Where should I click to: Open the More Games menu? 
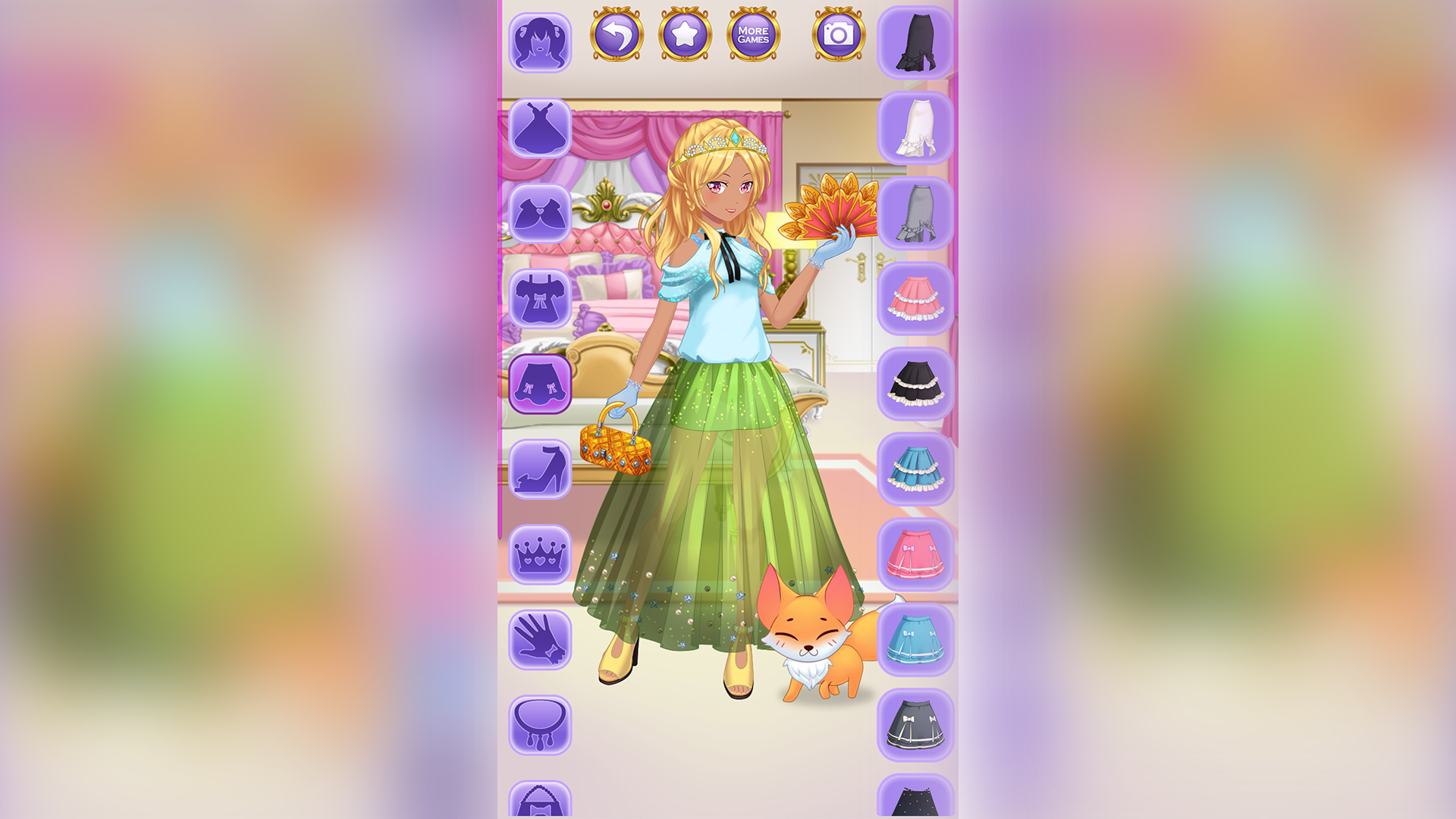click(753, 33)
